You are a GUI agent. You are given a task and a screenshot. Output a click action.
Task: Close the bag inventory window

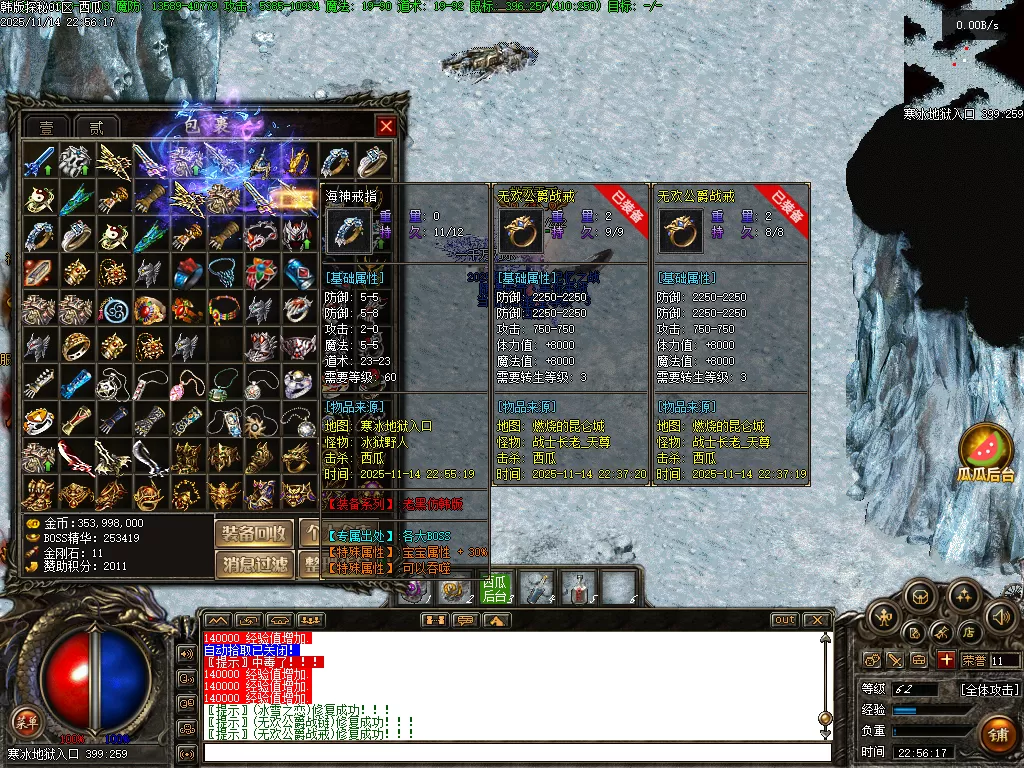(386, 126)
